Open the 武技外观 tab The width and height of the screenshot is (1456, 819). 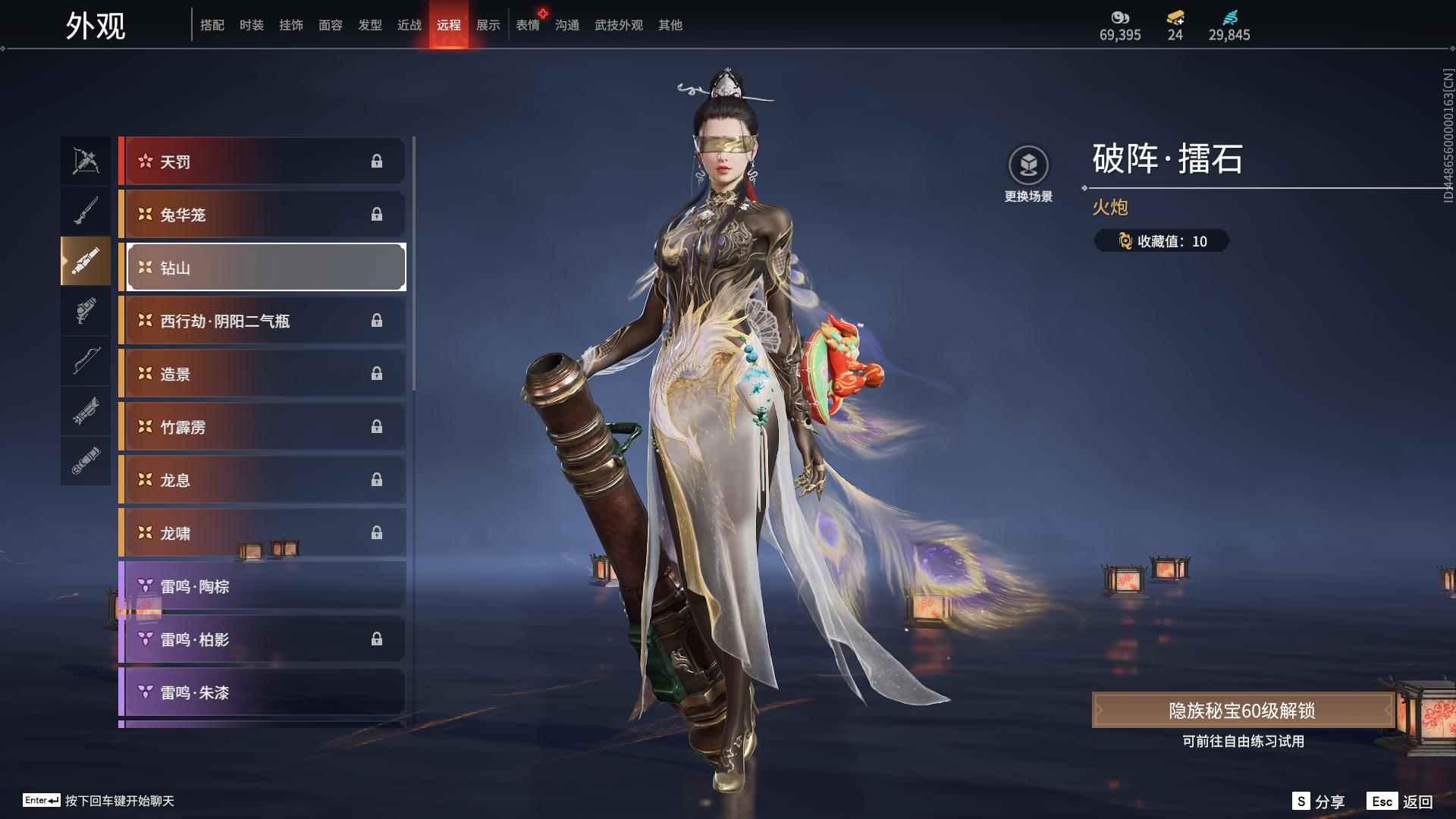point(618,24)
